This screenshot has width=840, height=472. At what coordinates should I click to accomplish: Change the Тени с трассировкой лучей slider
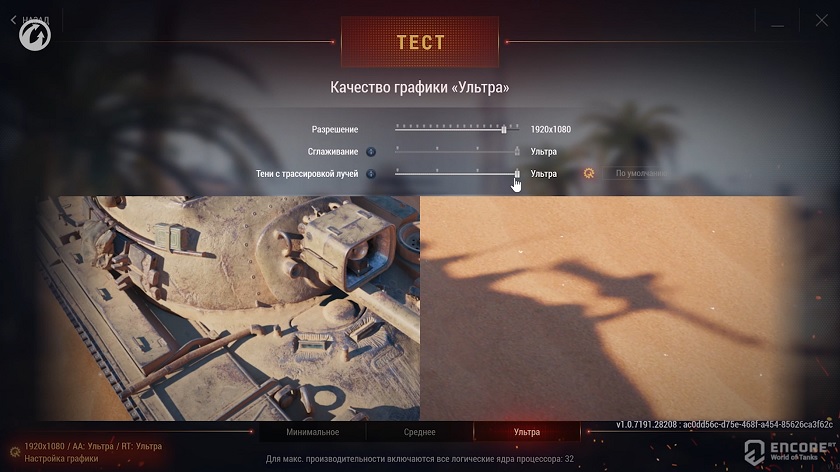[x=517, y=173]
